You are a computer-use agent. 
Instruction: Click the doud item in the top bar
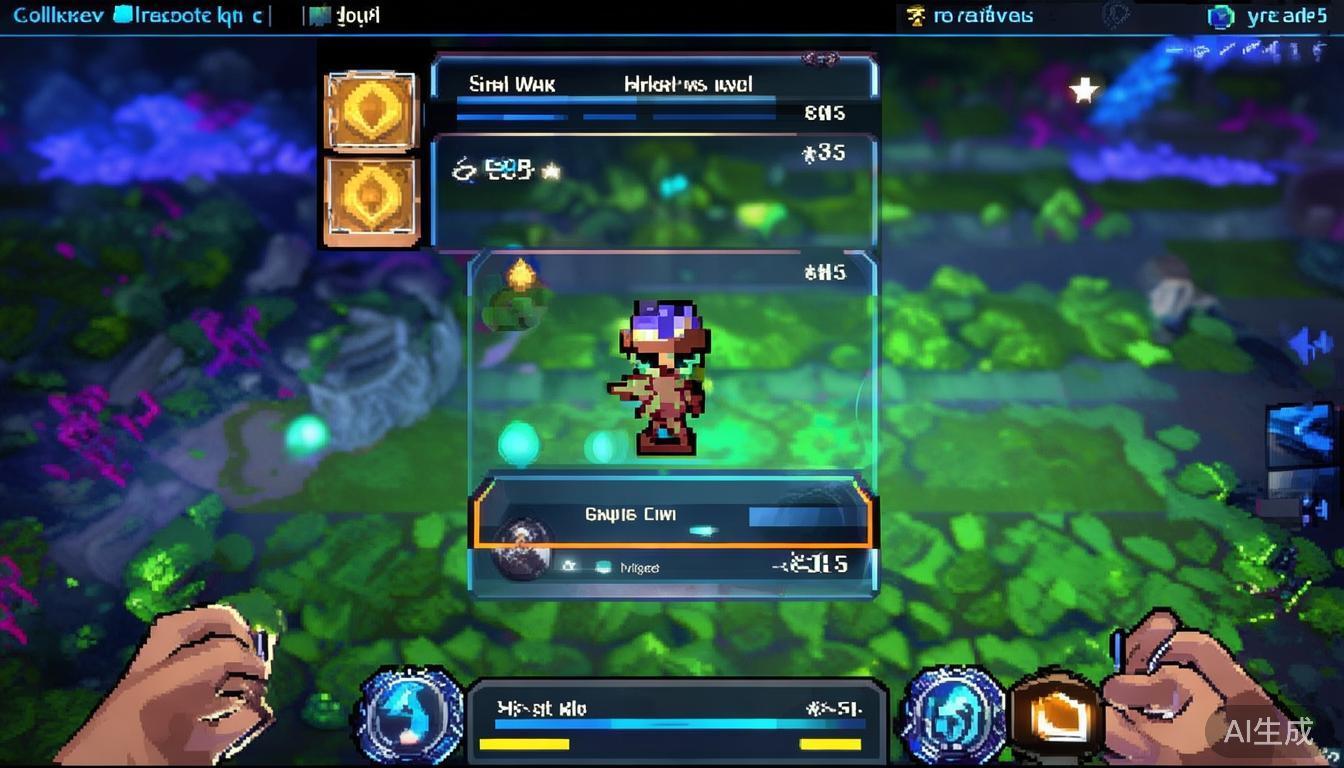[347, 16]
